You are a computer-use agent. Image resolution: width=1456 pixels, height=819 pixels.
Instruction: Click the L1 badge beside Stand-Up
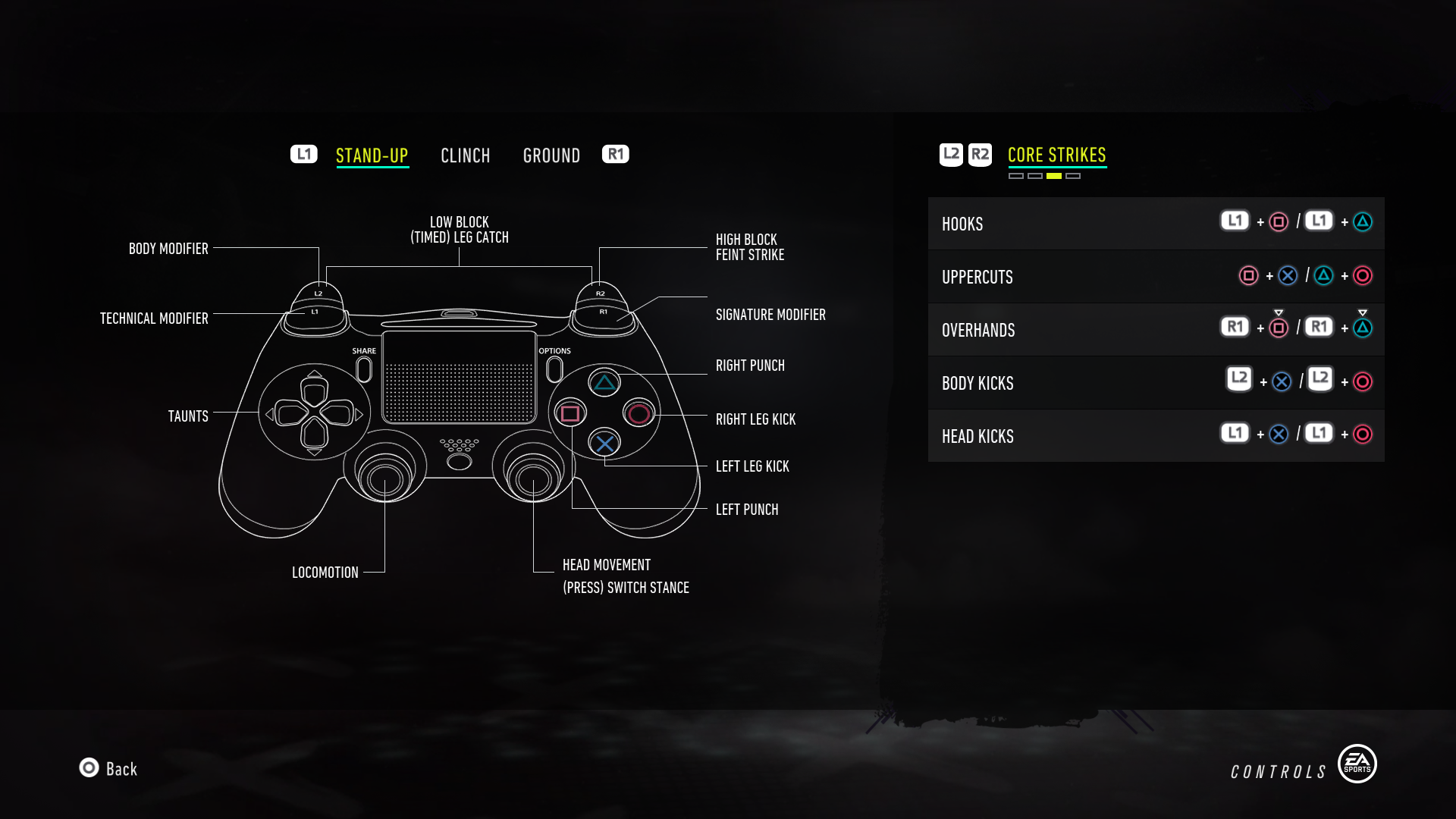(x=303, y=153)
